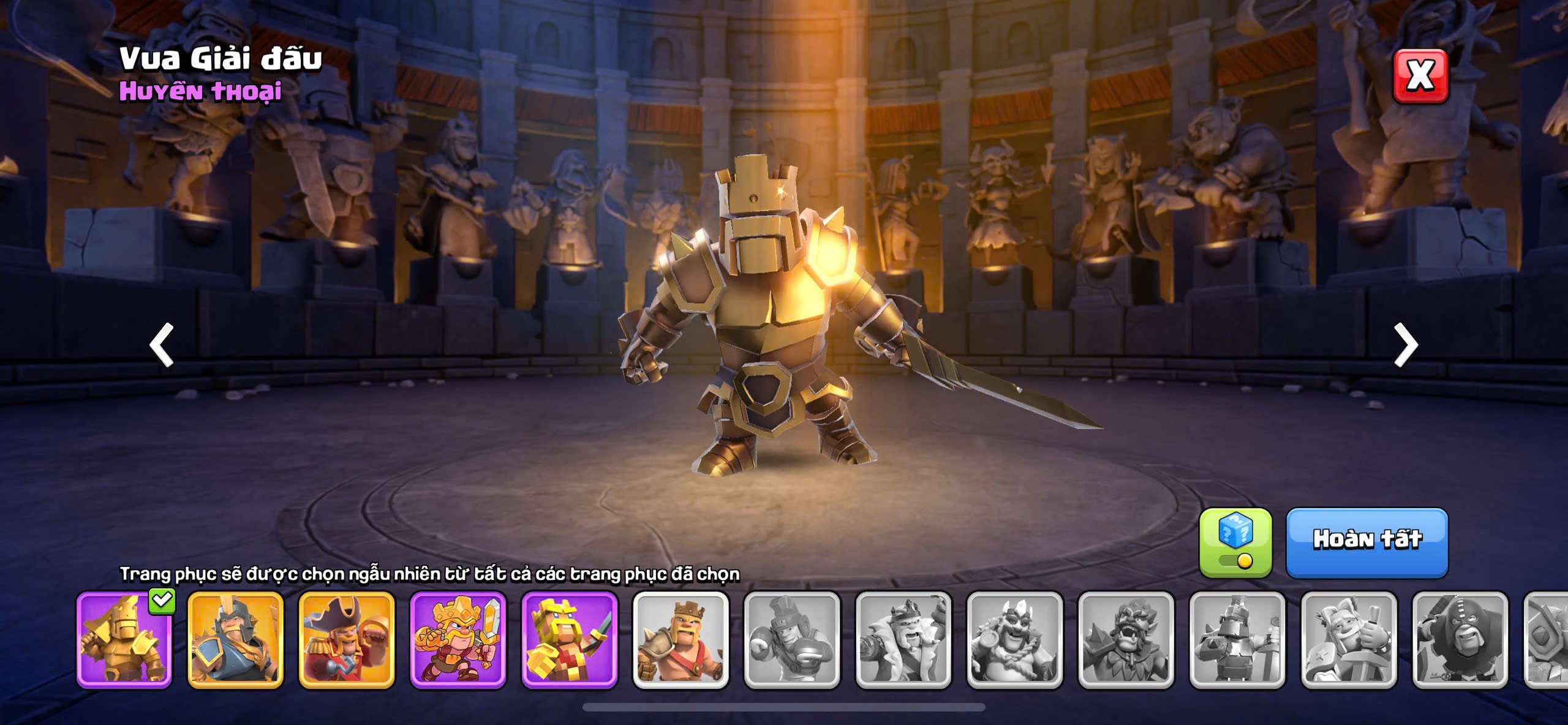Toggle the random skin dice button
This screenshot has height=725, width=1568.
pyautogui.click(x=1235, y=543)
